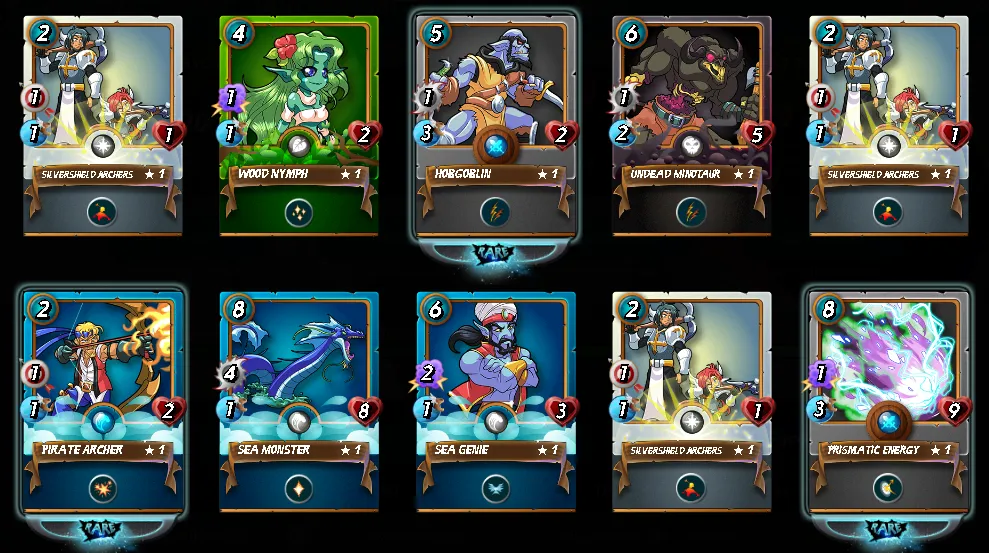Click the Wood Nymph's ability icon
Screen dimensions: 989x553
point(299,212)
